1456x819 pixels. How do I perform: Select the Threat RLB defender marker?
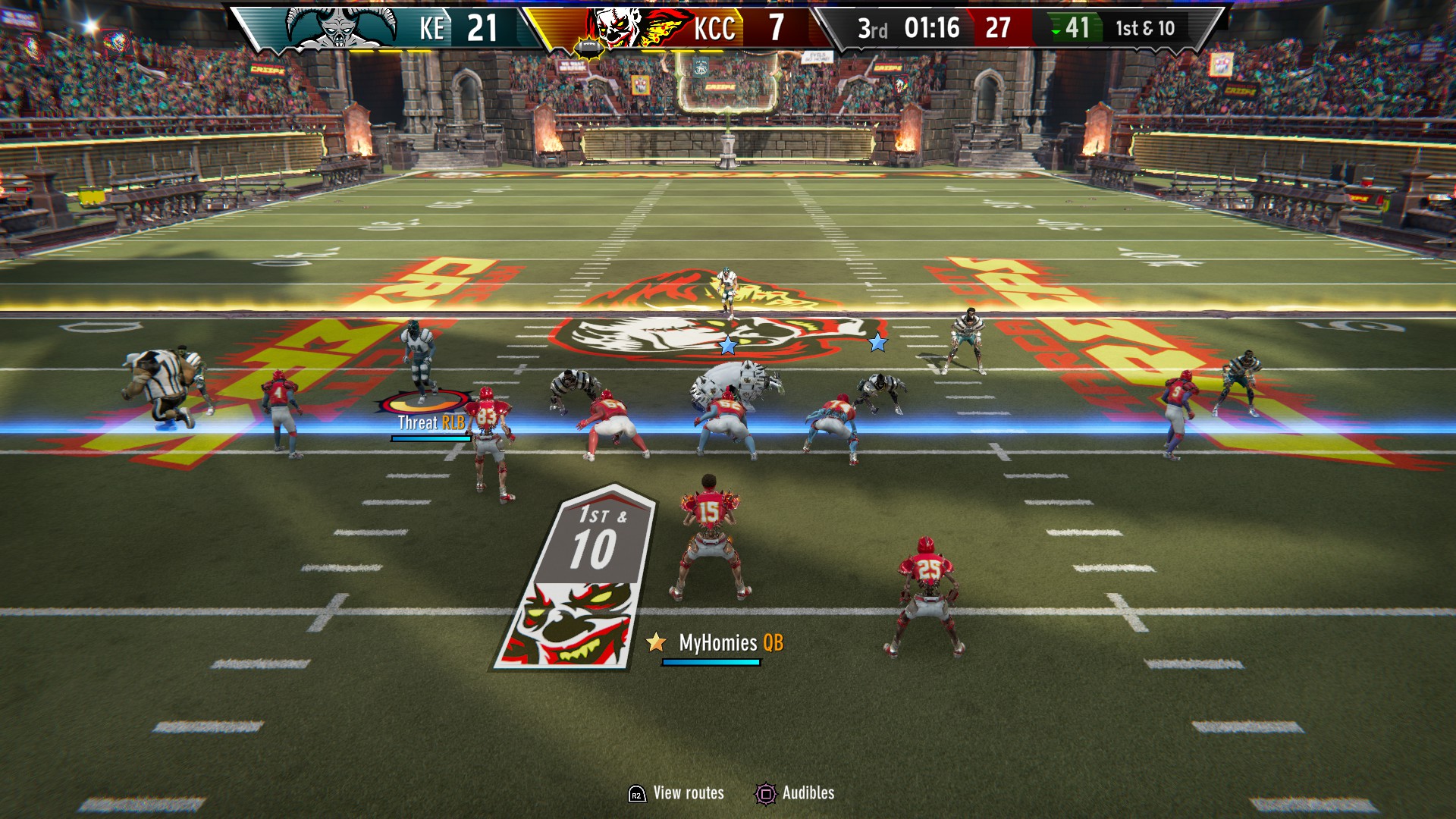[x=431, y=422]
